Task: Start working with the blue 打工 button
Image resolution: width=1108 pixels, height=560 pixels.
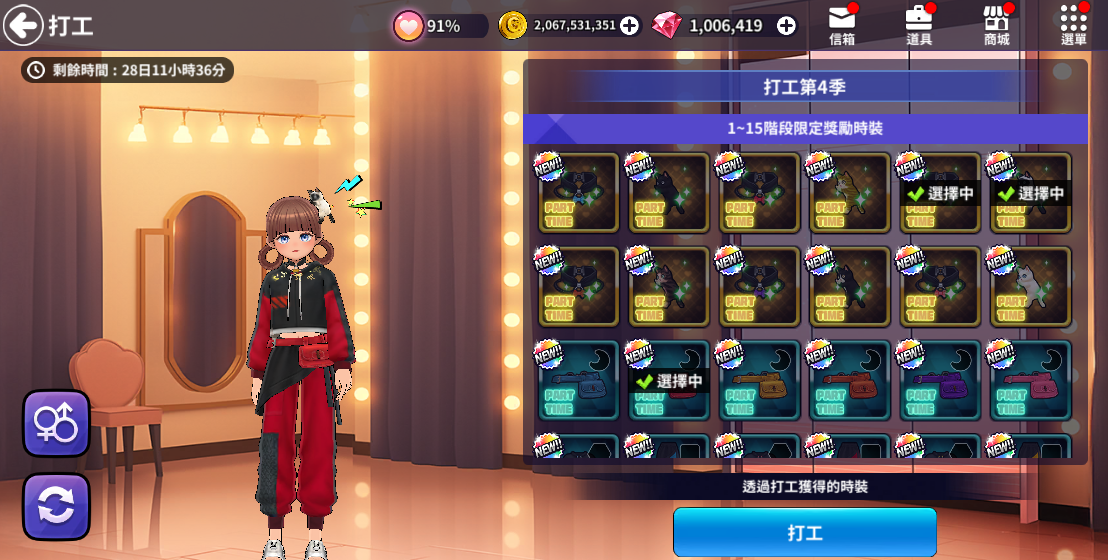Action: click(804, 532)
